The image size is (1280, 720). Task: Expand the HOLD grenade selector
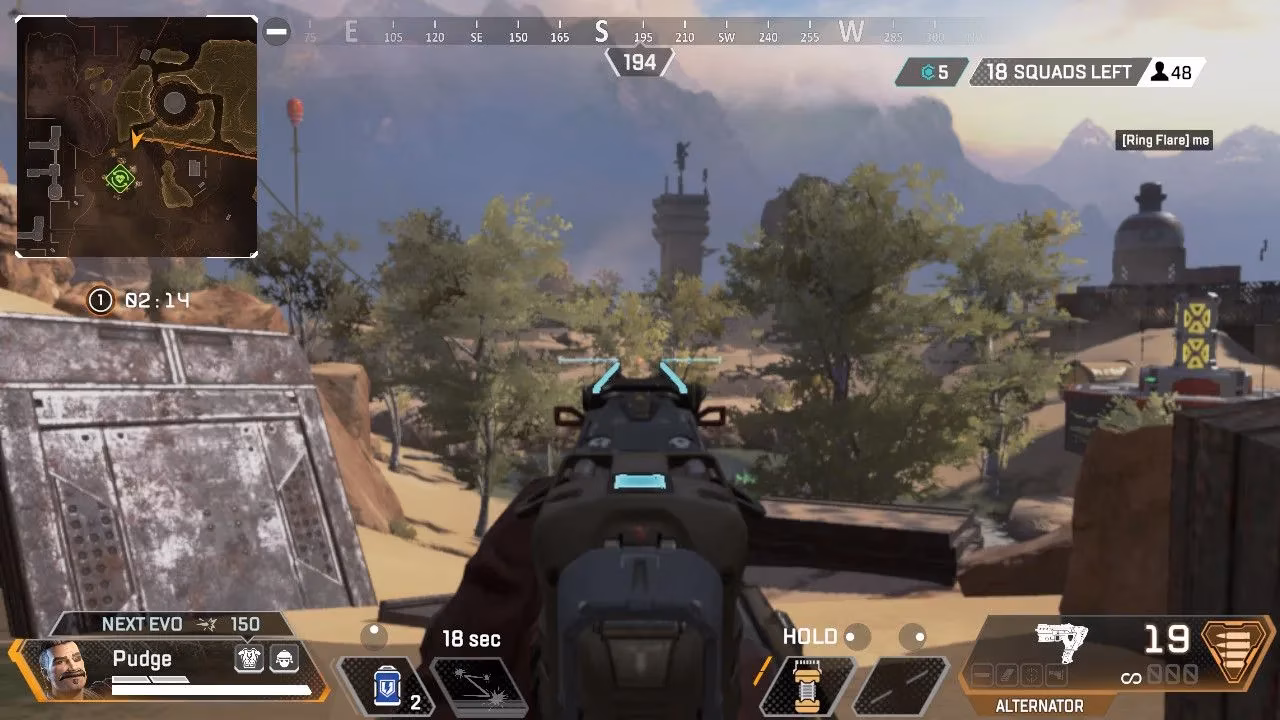tap(812, 638)
